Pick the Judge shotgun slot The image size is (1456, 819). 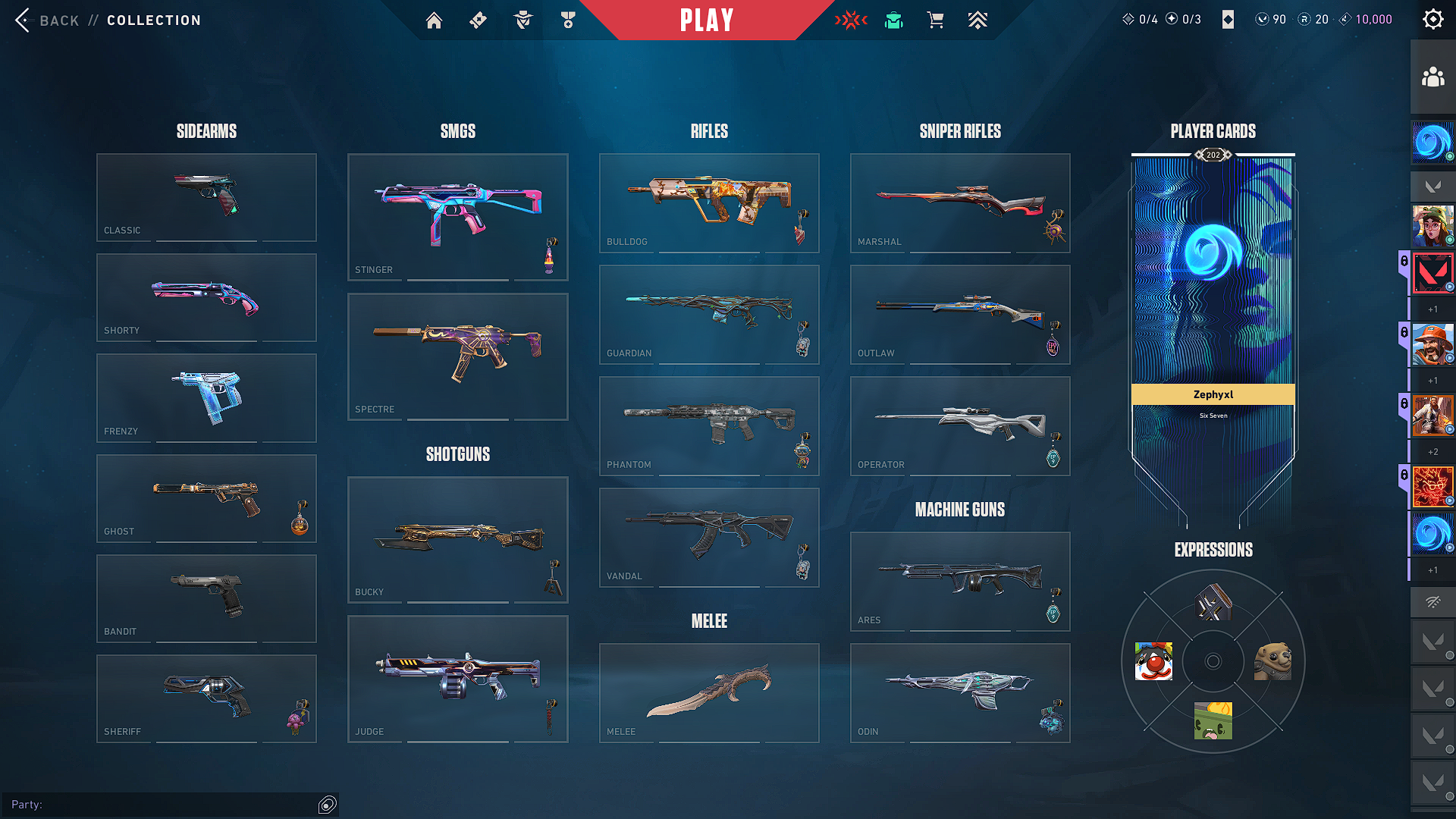click(x=457, y=679)
